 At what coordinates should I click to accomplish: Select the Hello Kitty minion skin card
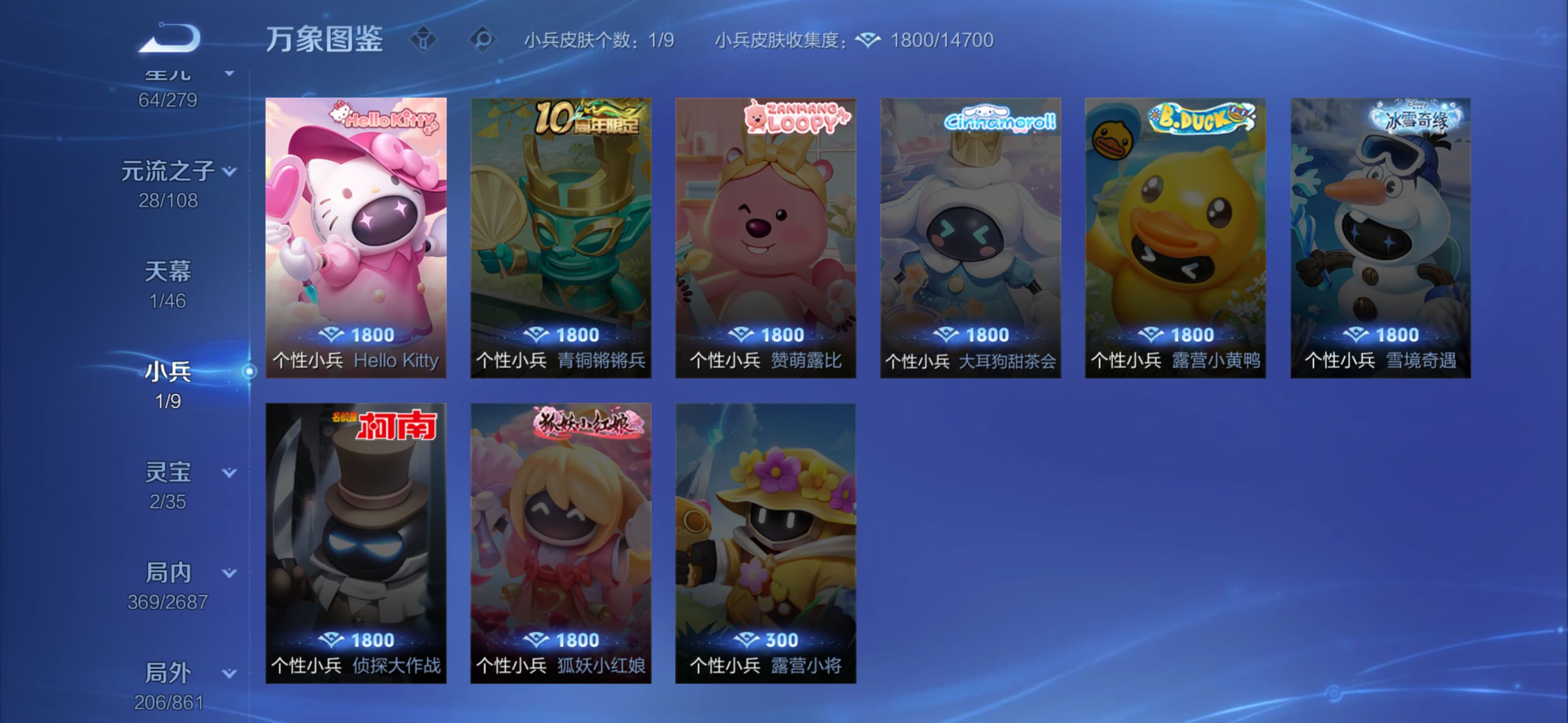coord(356,237)
